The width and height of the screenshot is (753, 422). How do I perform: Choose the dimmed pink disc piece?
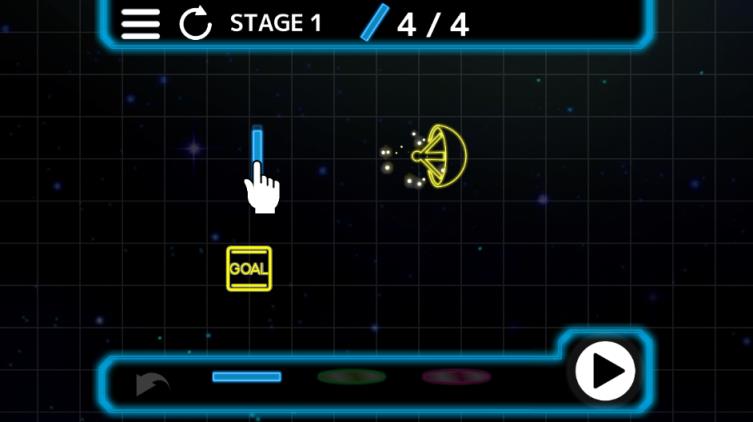[x=455, y=377]
